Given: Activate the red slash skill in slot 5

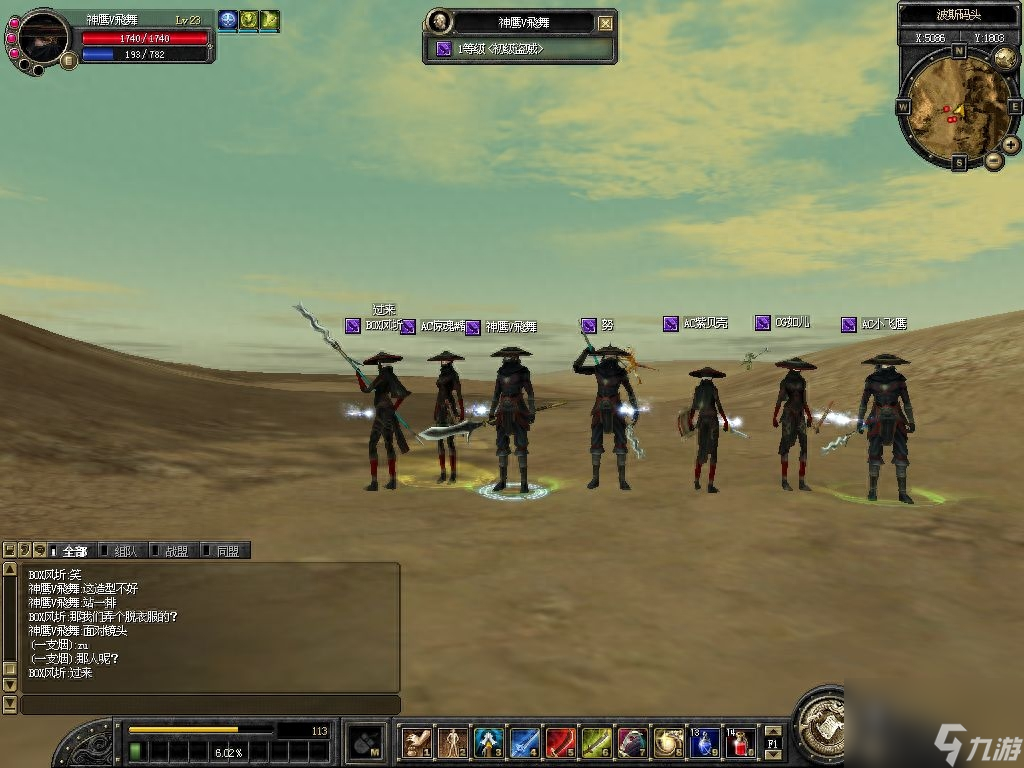Looking at the screenshot, I should click(561, 743).
